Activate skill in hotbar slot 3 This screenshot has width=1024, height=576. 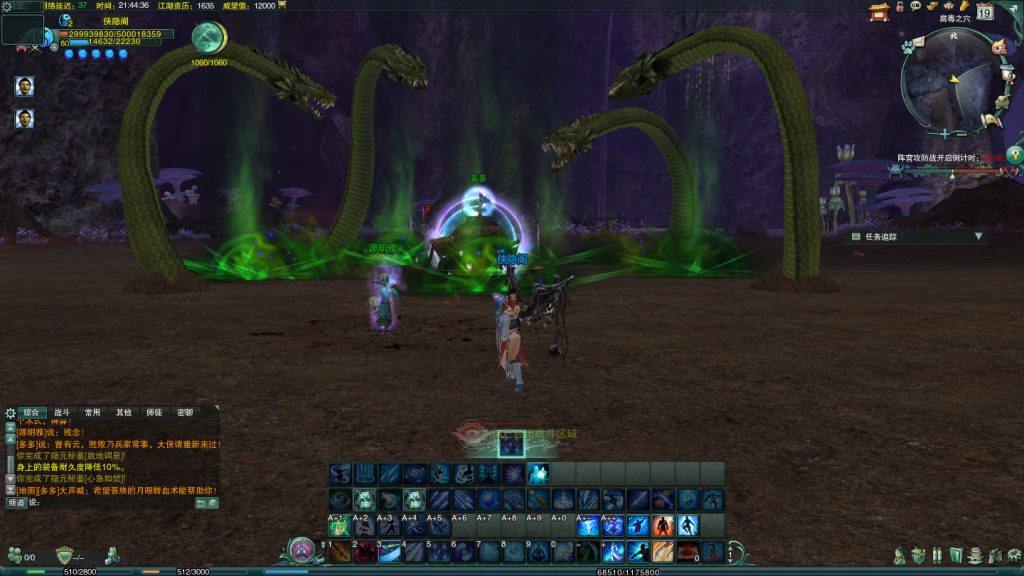pos(390,551)
